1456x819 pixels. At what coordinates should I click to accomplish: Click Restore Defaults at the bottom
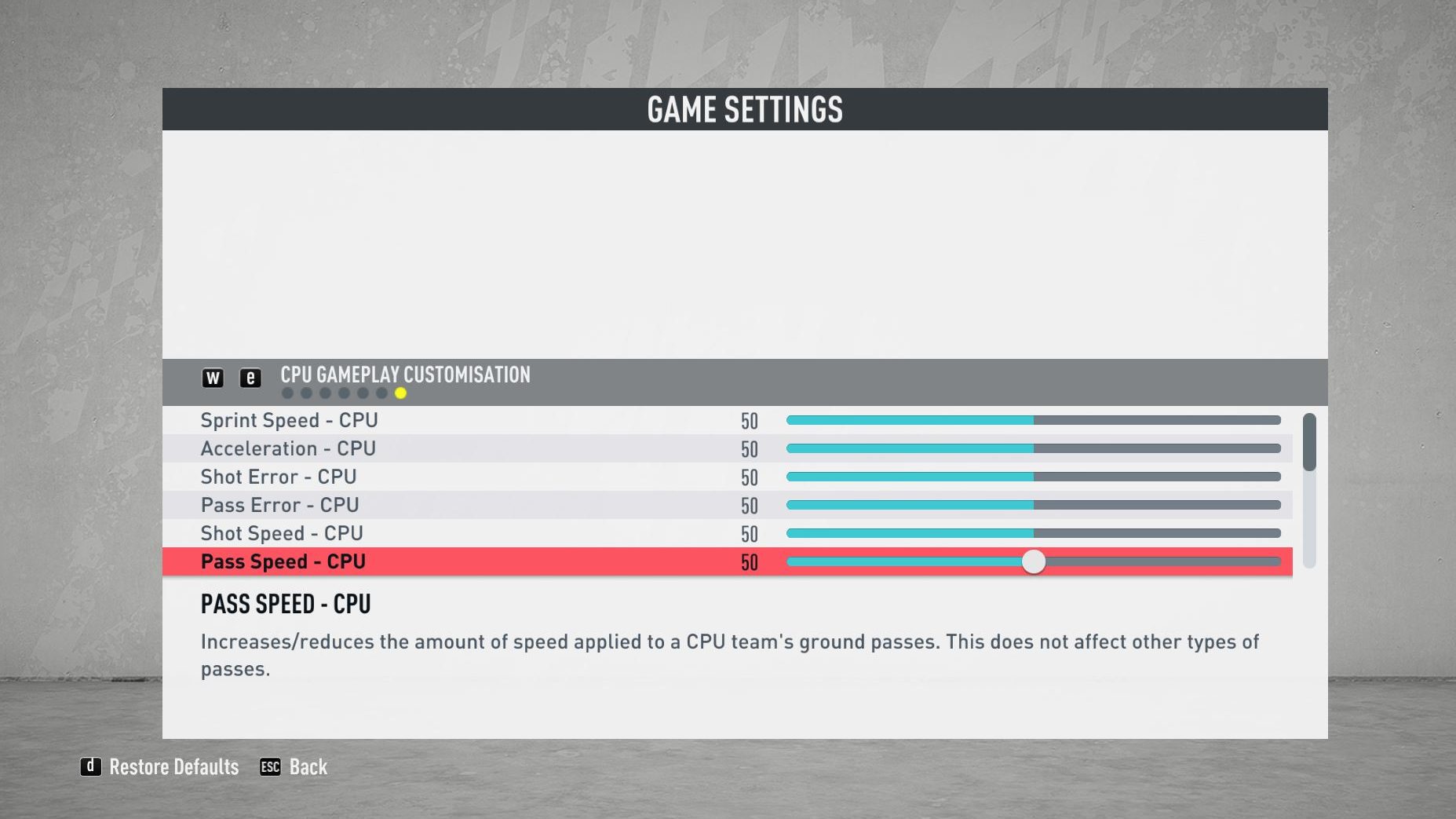(x=174, y=767)
